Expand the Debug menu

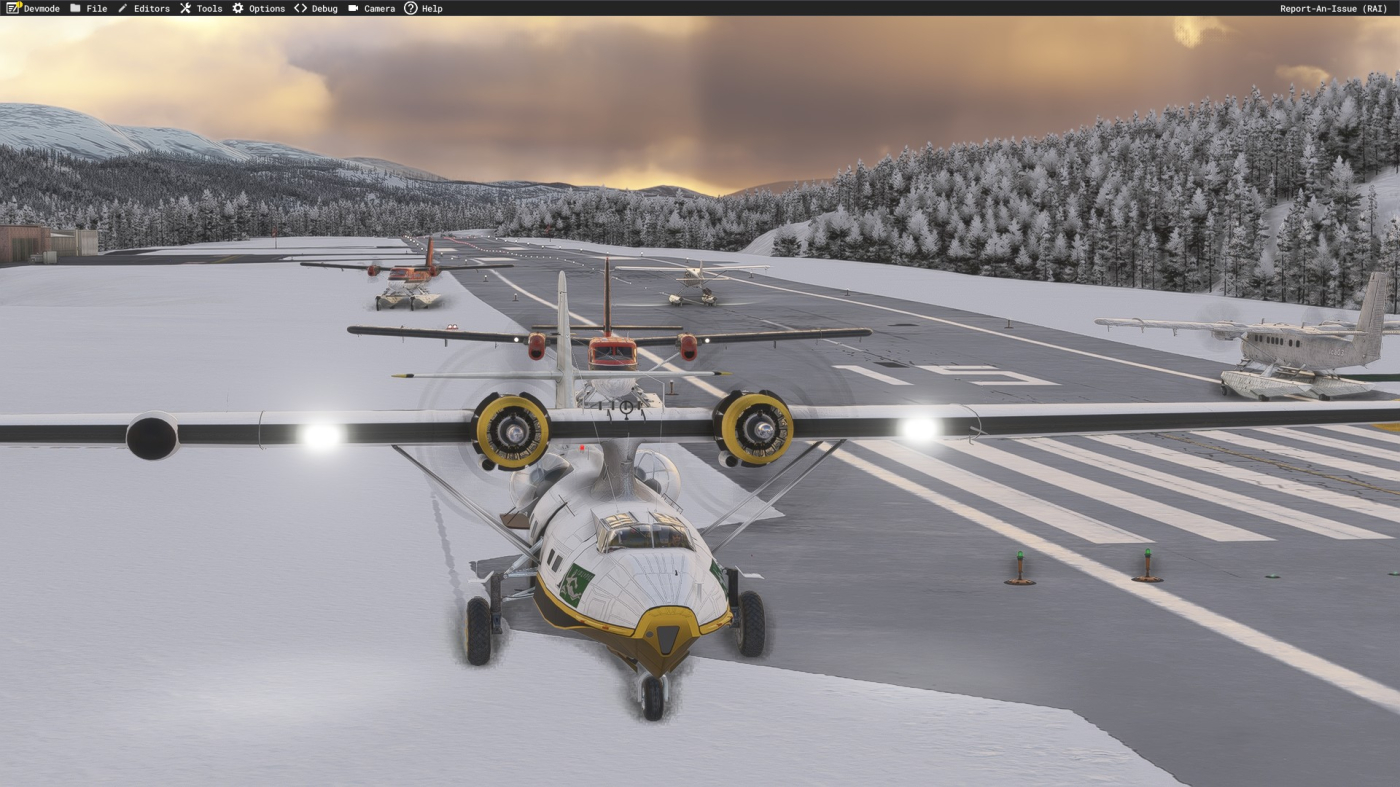click(x=316, y=8)
